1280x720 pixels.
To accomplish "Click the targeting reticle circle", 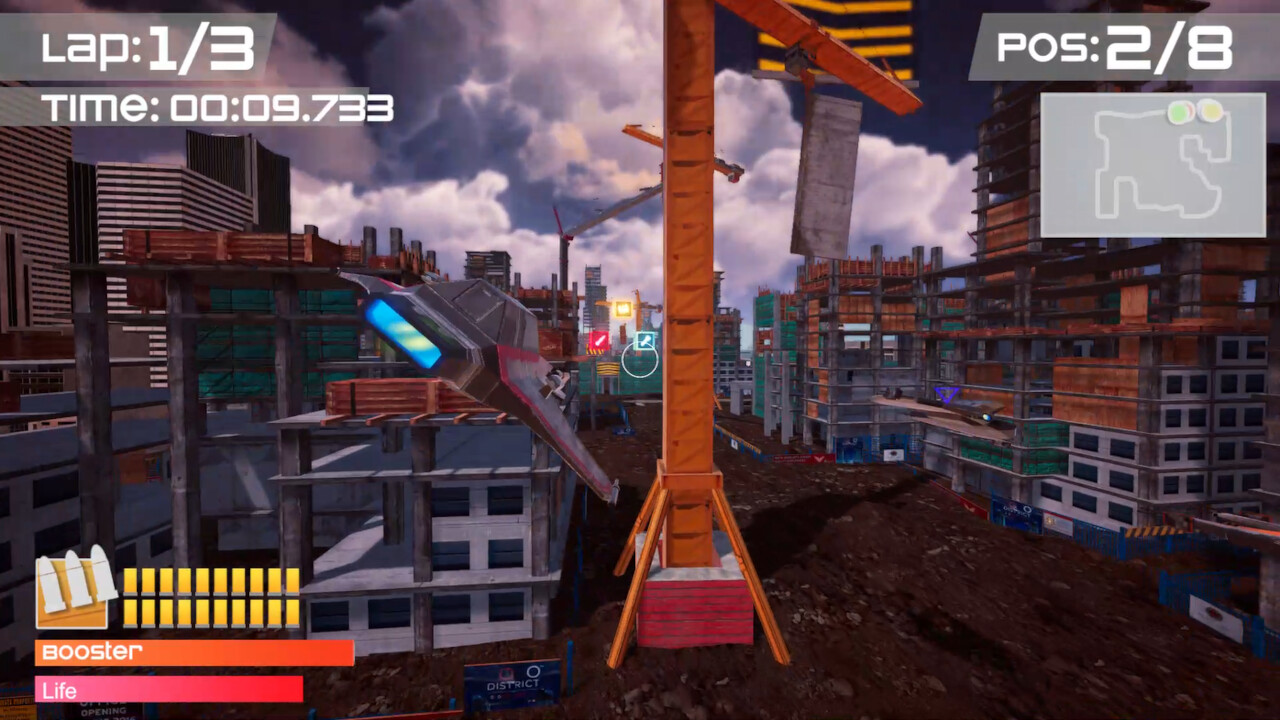I will point(640,360).
